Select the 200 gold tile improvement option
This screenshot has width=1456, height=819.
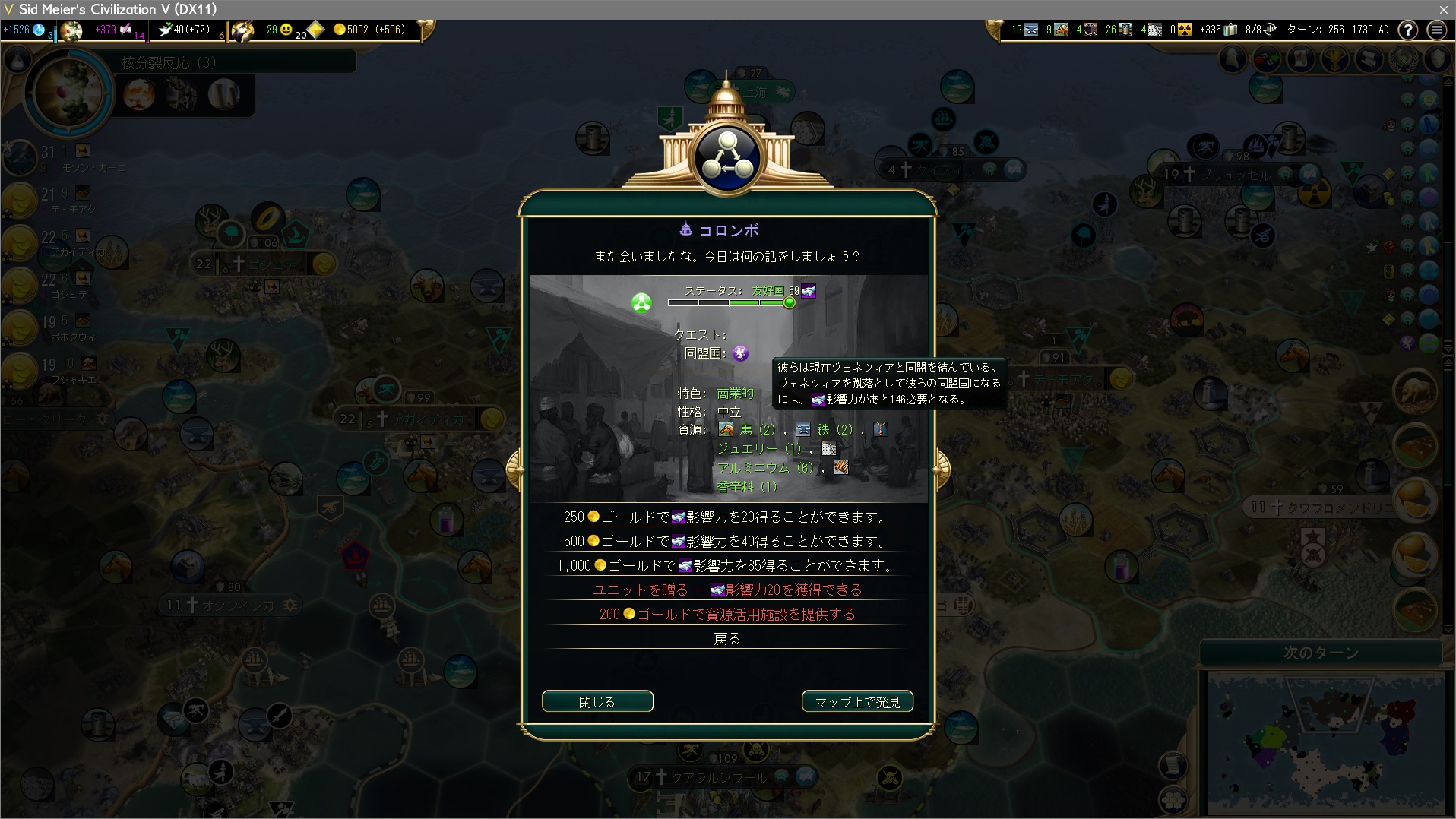point(726,615)
